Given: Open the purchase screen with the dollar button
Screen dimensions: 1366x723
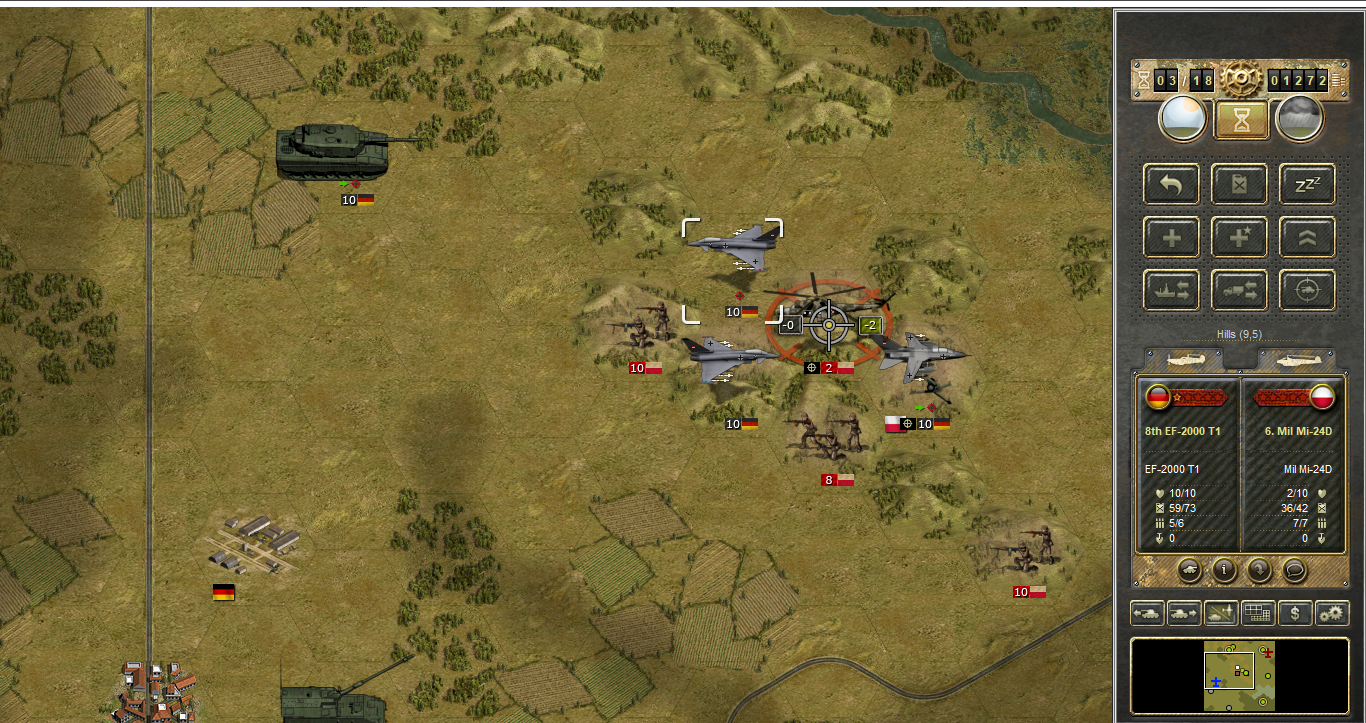Looking at the screenshot, I should 1295,613.
